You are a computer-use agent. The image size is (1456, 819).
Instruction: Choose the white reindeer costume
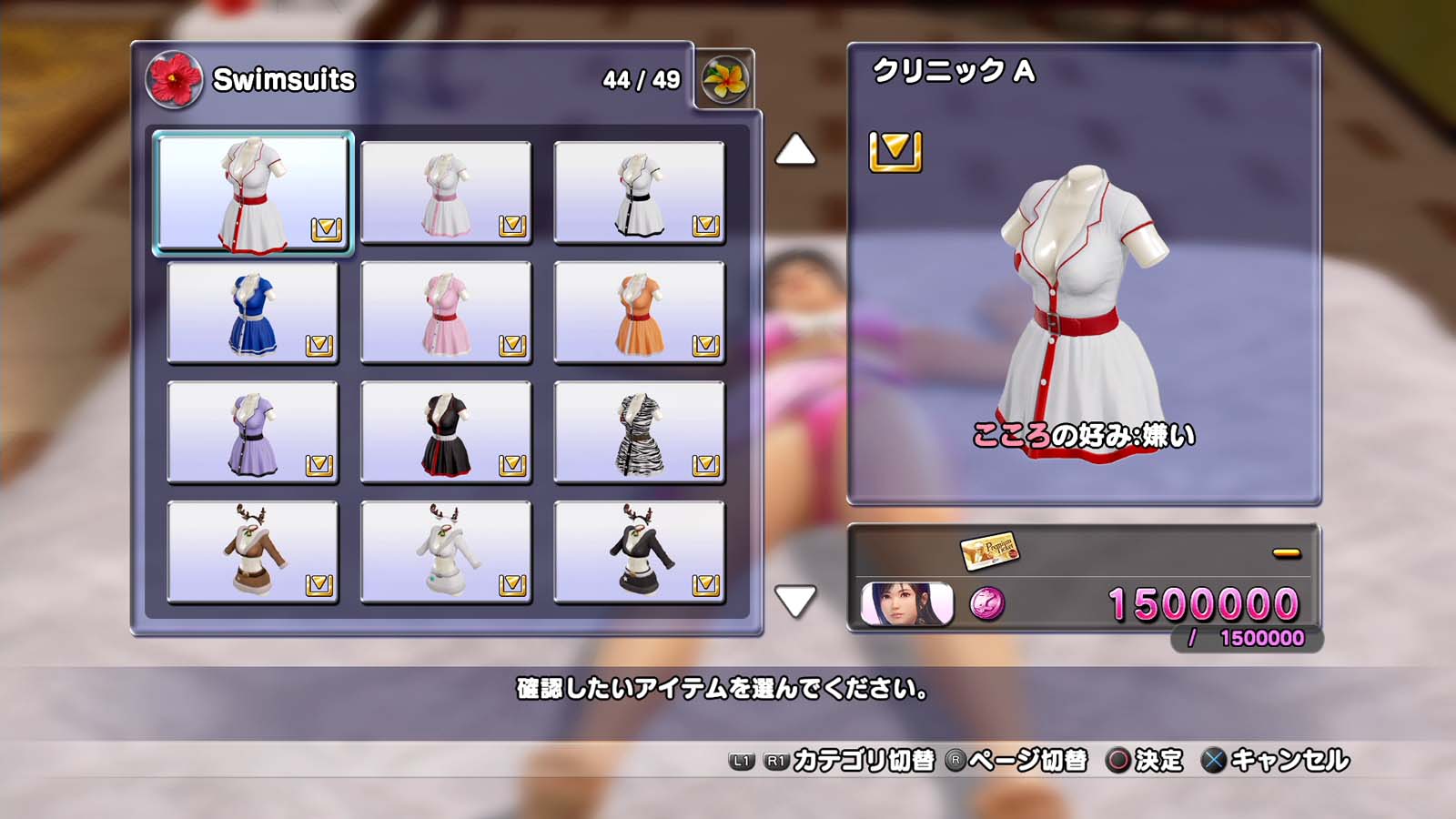446,552
